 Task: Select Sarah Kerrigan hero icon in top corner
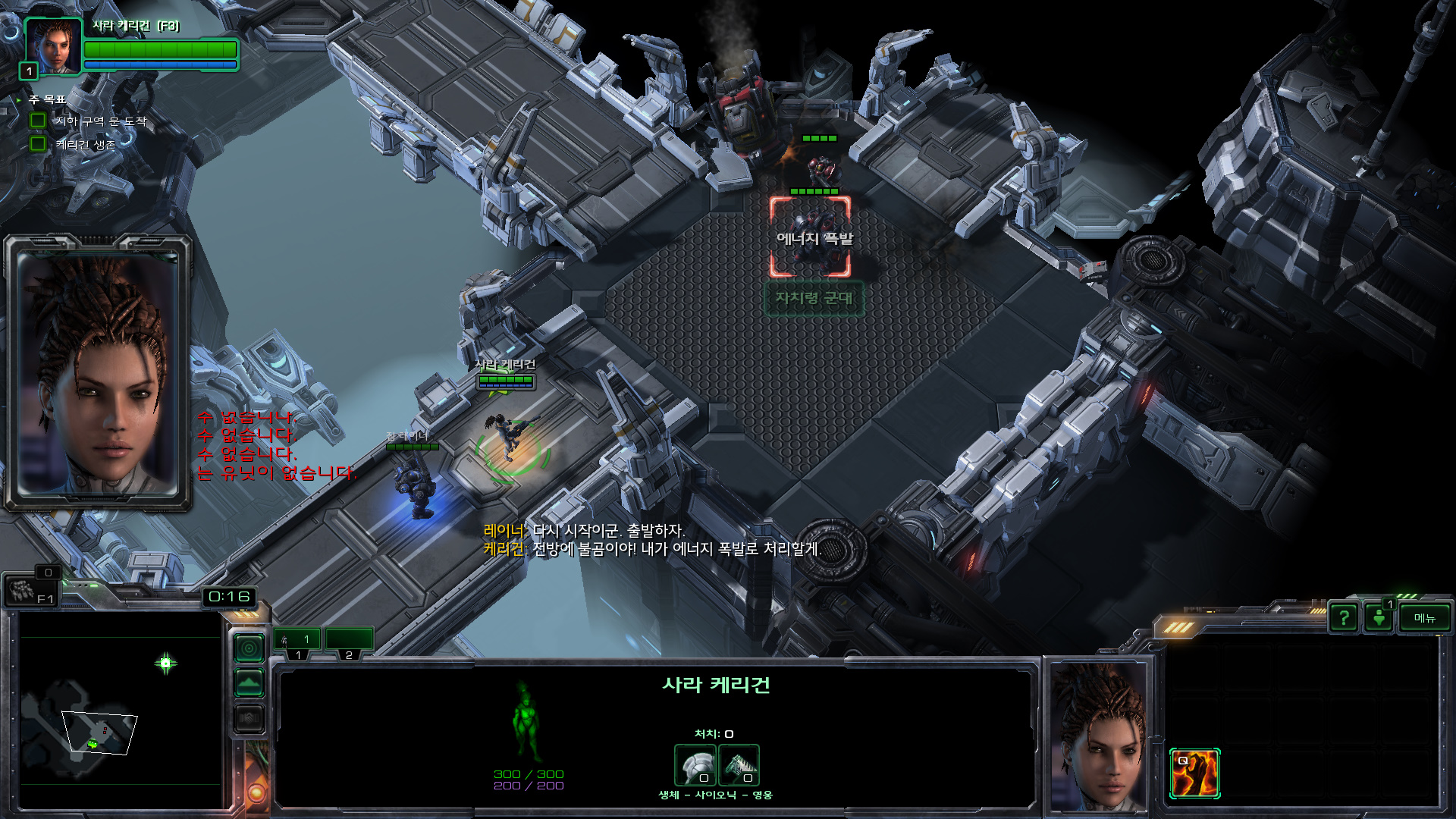click(x=53, y=45)
